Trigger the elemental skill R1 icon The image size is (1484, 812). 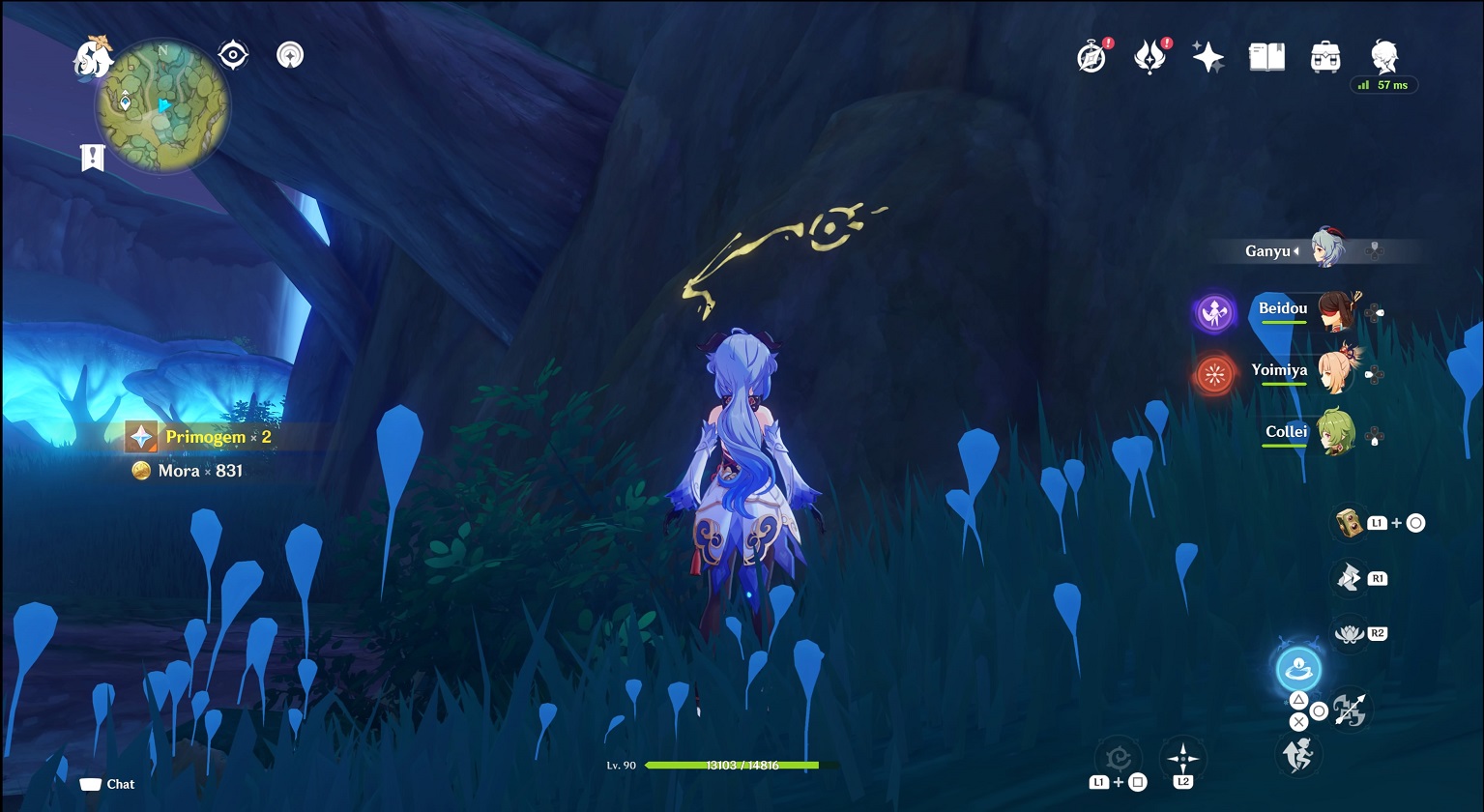point(1349,577)
